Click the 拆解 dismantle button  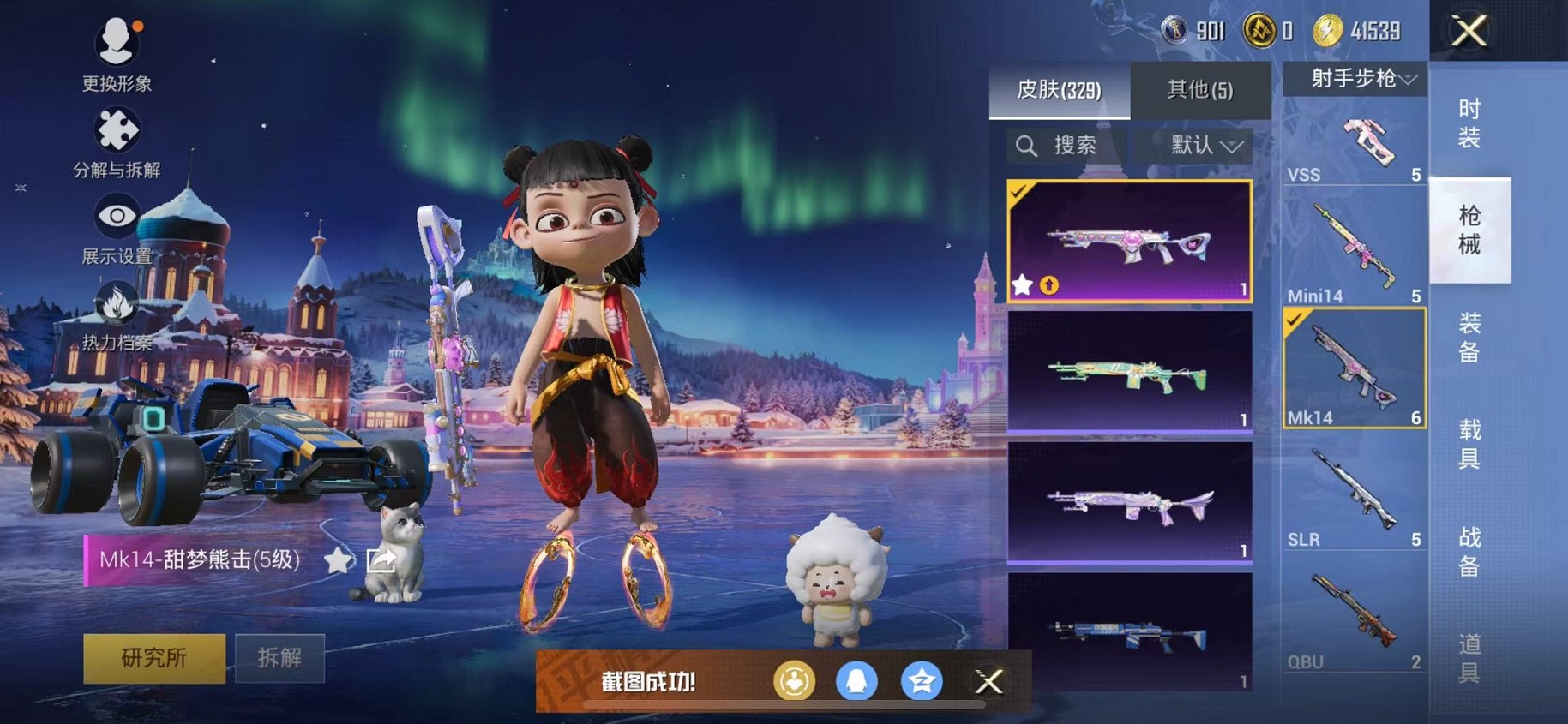click(279, 657)
